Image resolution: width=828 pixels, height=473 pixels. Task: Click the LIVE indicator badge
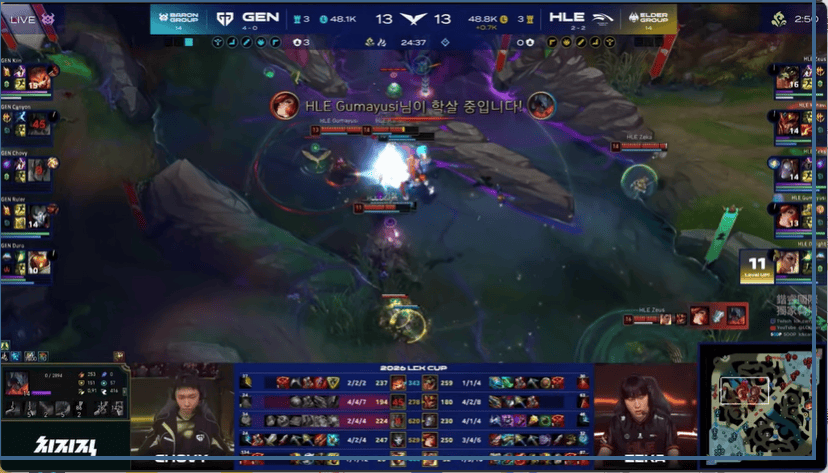pyautogui.click(x=29, y=19)
